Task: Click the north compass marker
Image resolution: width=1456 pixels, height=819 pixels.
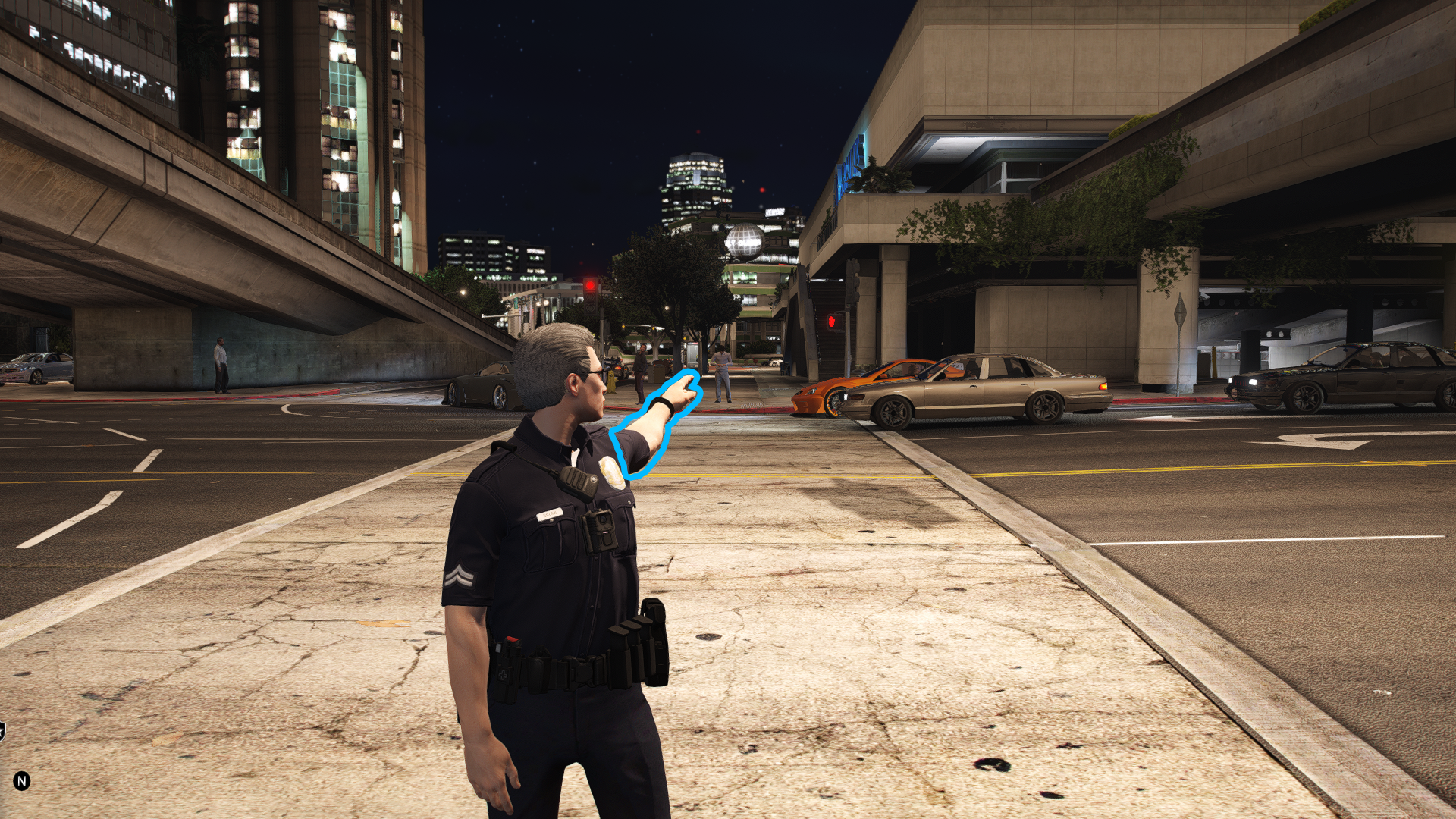Action: point(22,780)
